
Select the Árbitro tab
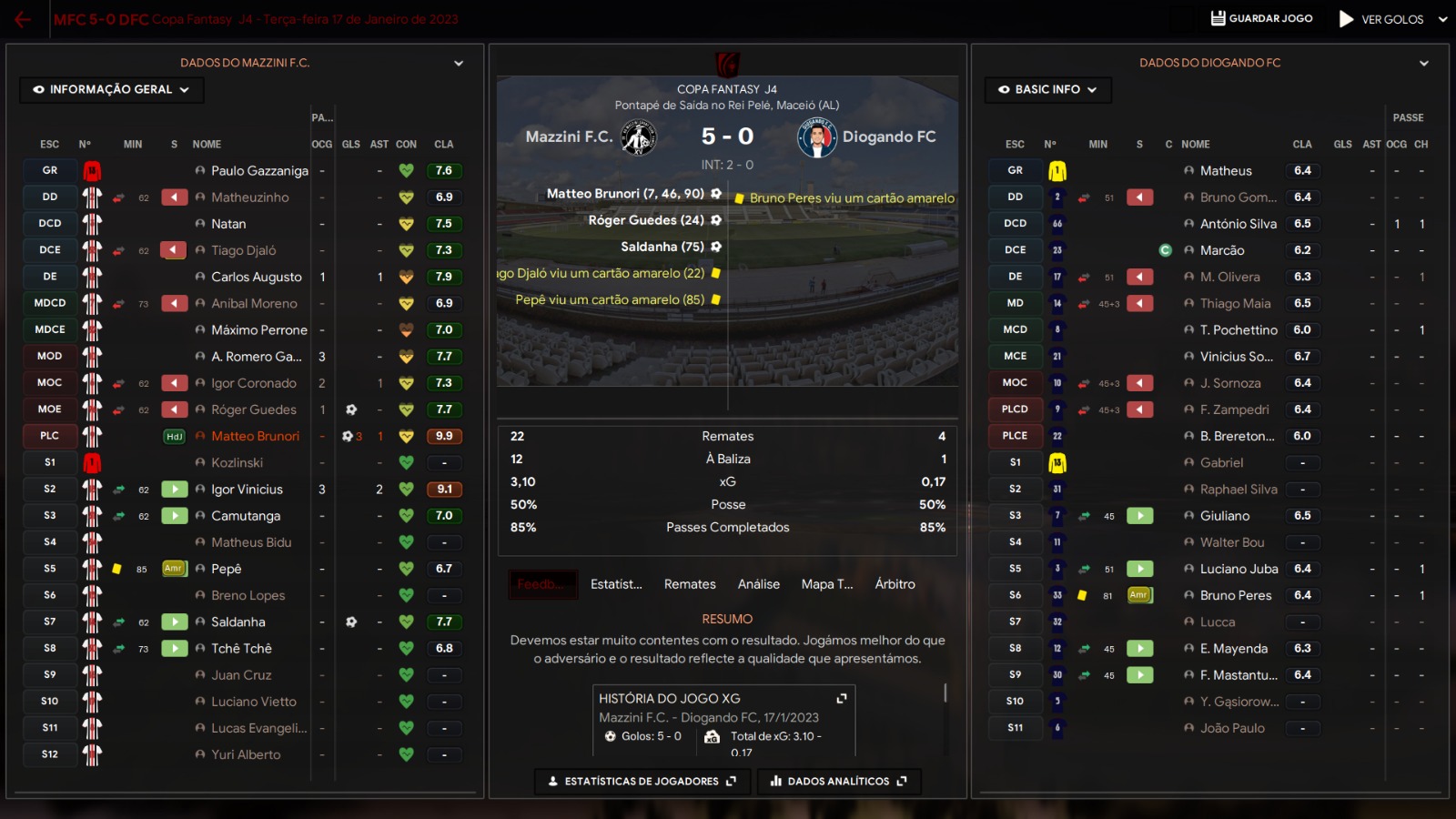point(895,584)
